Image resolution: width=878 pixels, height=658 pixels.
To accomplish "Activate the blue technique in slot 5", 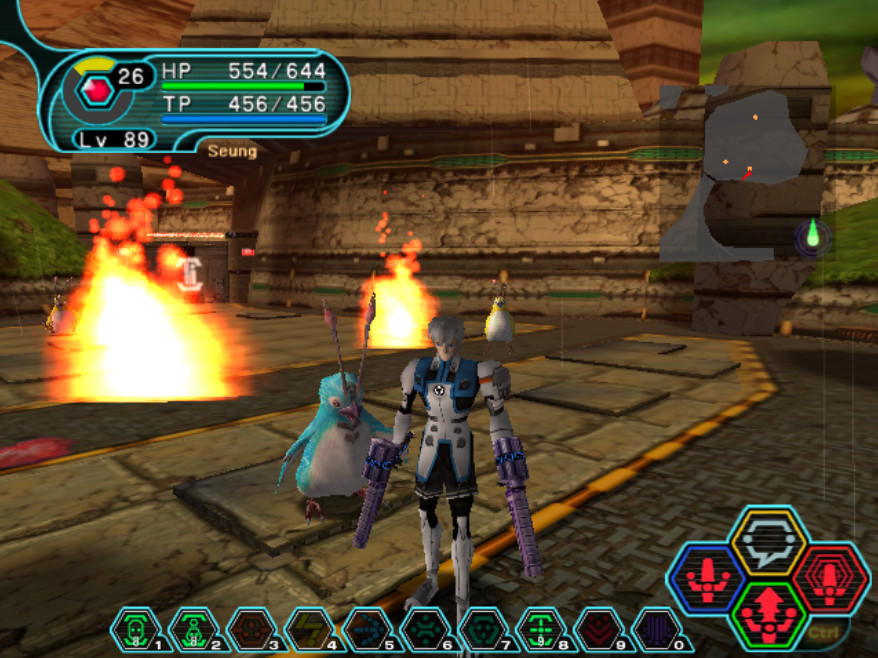I will [x=366, y=630].
